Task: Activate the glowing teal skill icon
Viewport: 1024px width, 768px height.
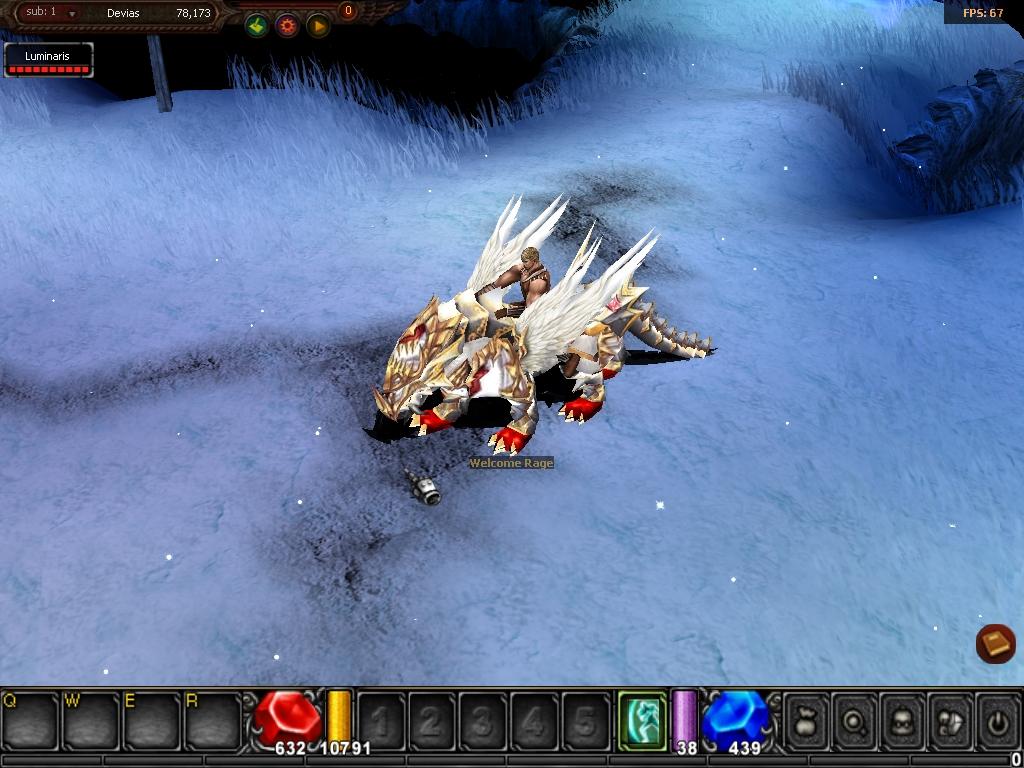Action: tap(642, 719)
